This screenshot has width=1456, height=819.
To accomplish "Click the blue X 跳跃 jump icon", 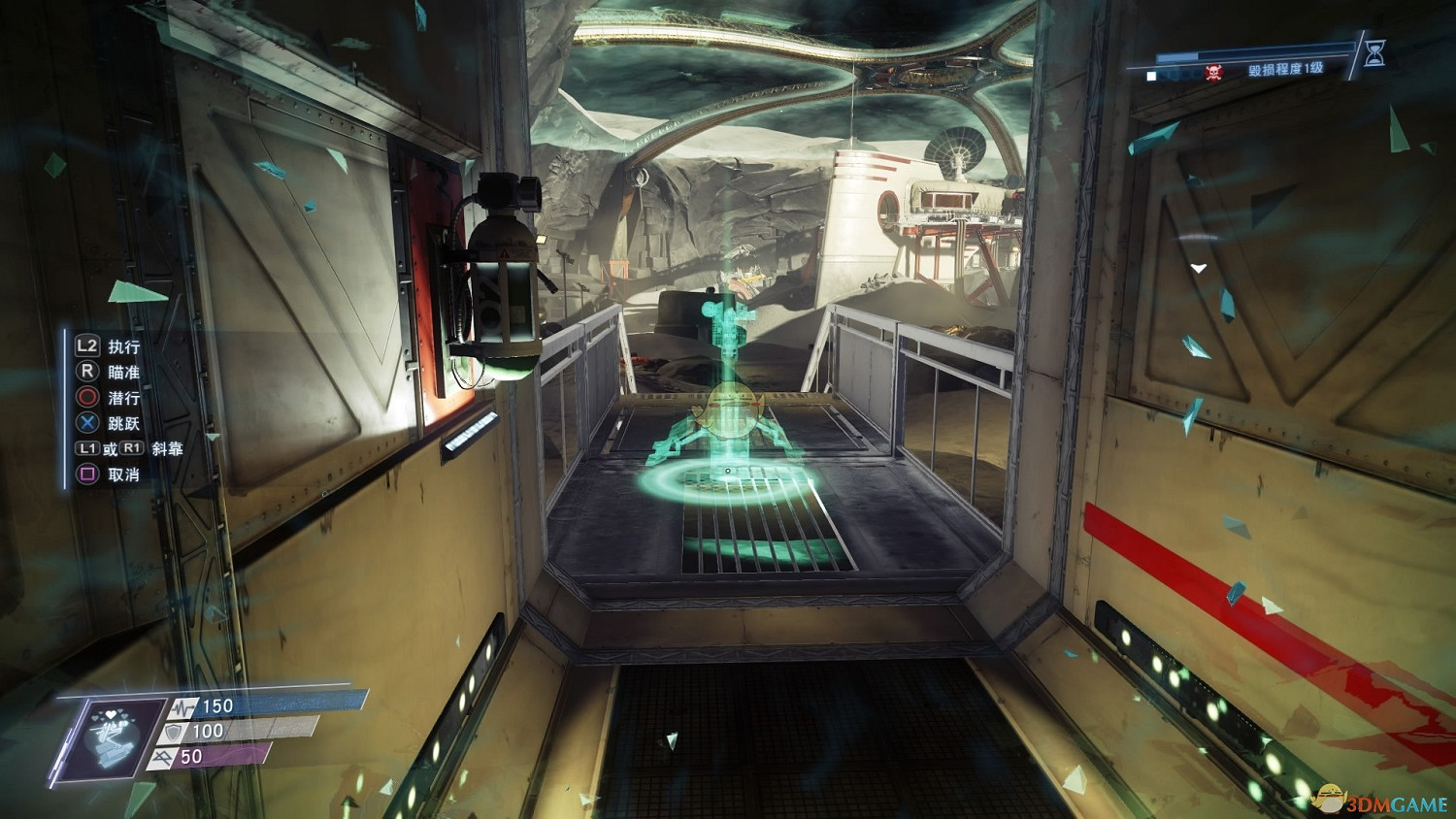I will click(x=86, y=423).
